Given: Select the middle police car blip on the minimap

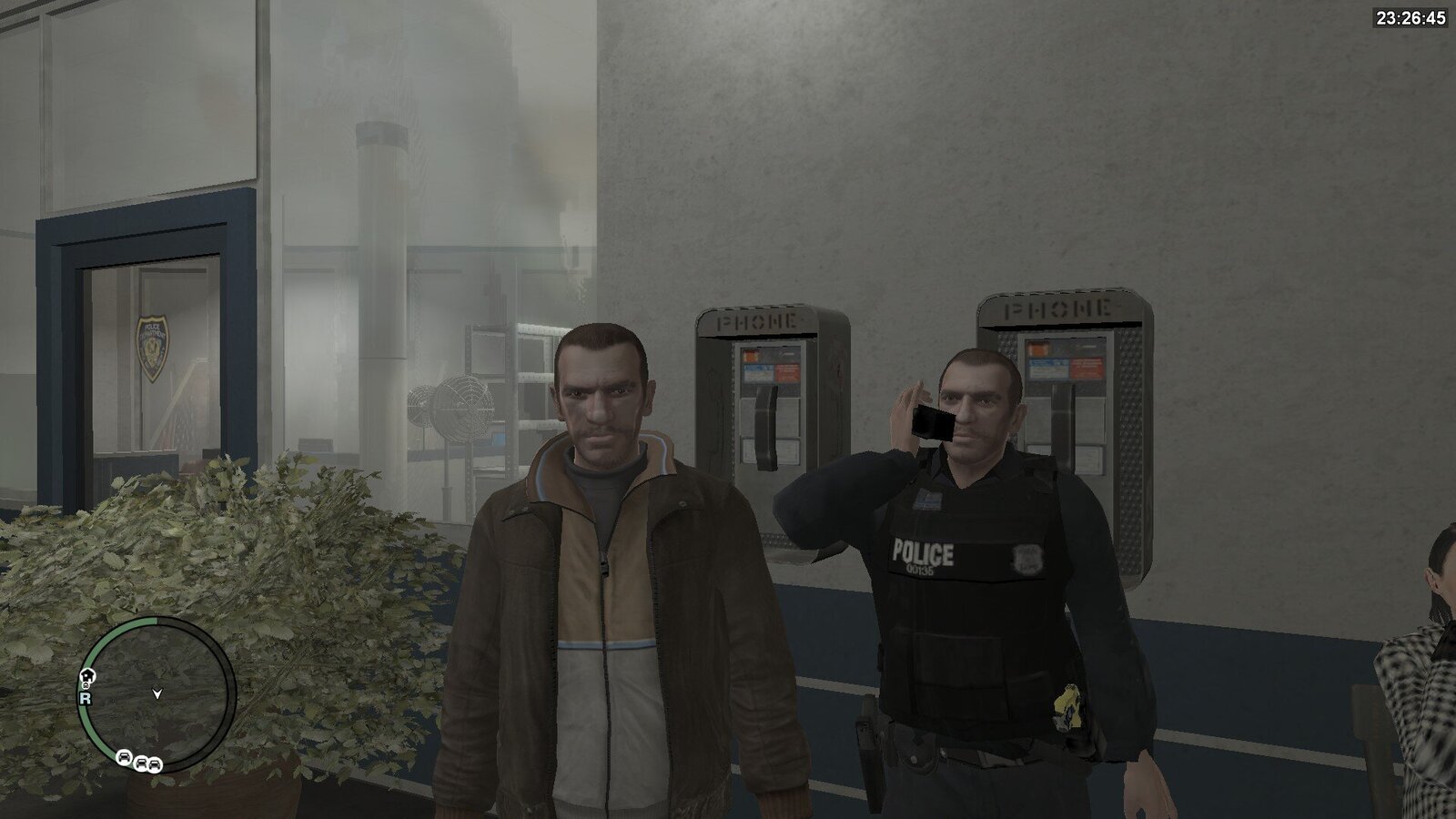Looking at the screenshot, I should point(140,764).
